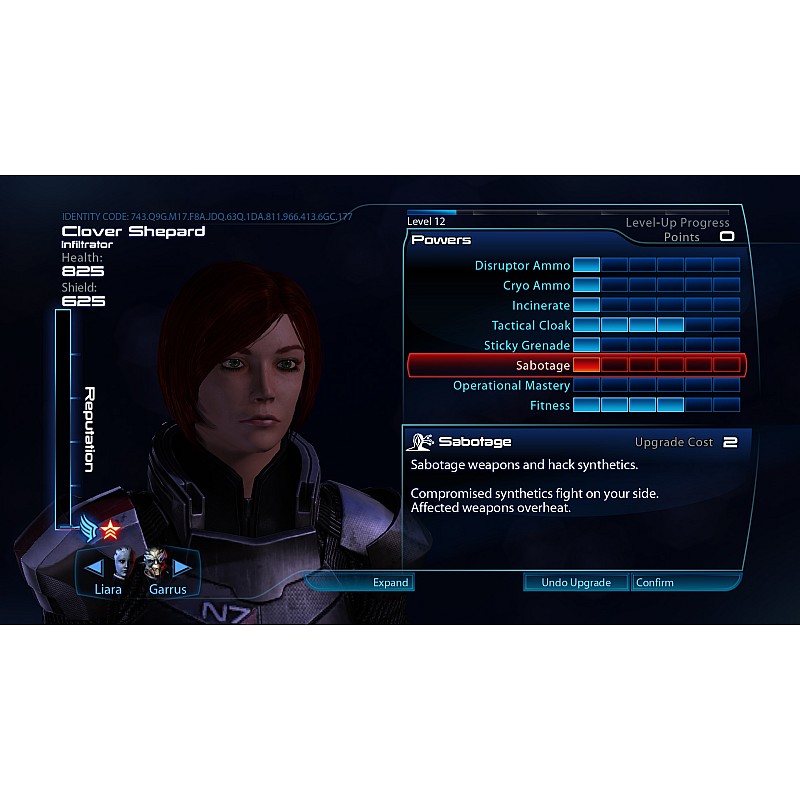Open the Tactical Cloak power
The width and height of the screenshot is (800, 800).
(531, 326)
